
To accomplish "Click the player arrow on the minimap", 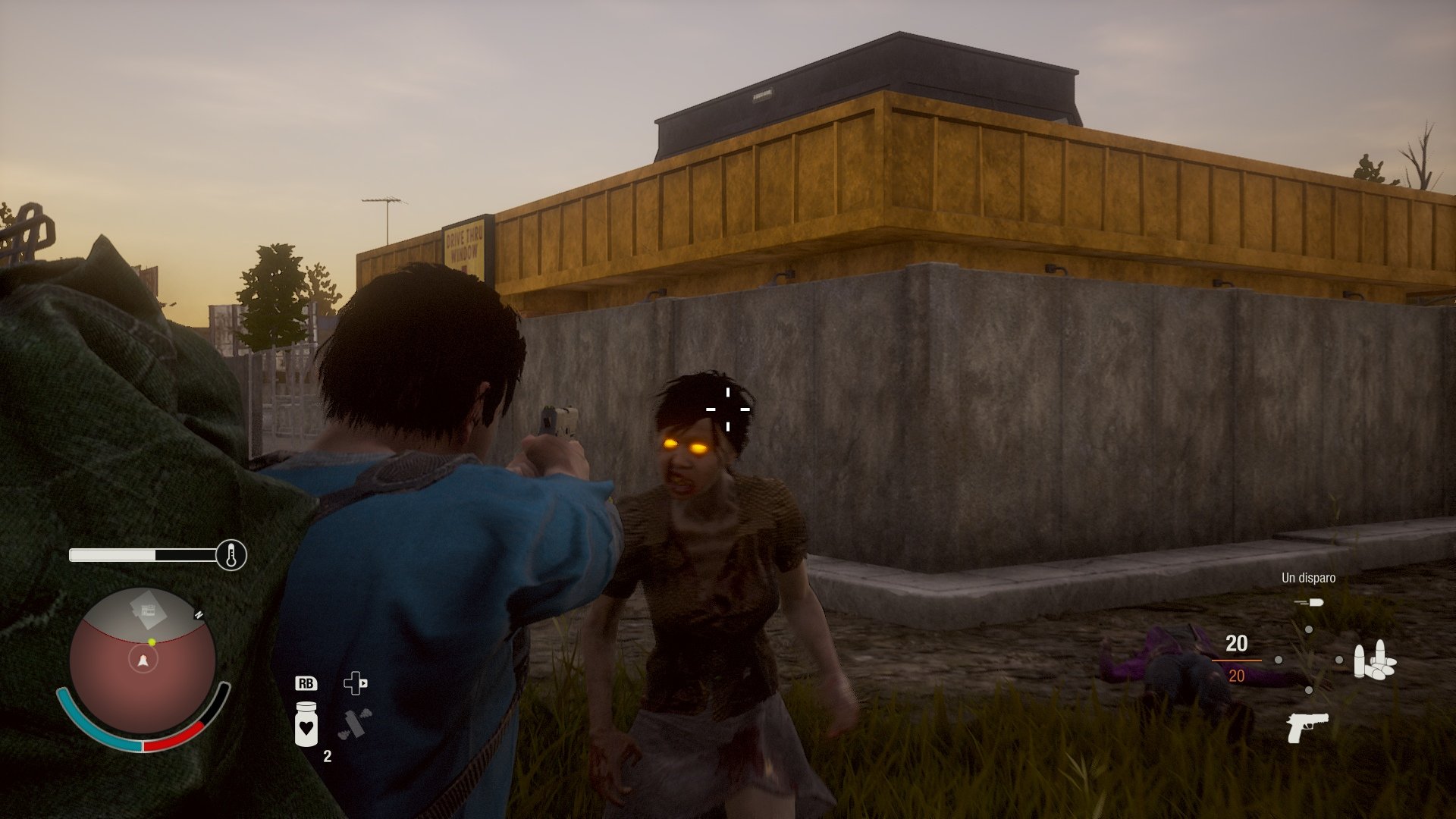I will 144,660.
